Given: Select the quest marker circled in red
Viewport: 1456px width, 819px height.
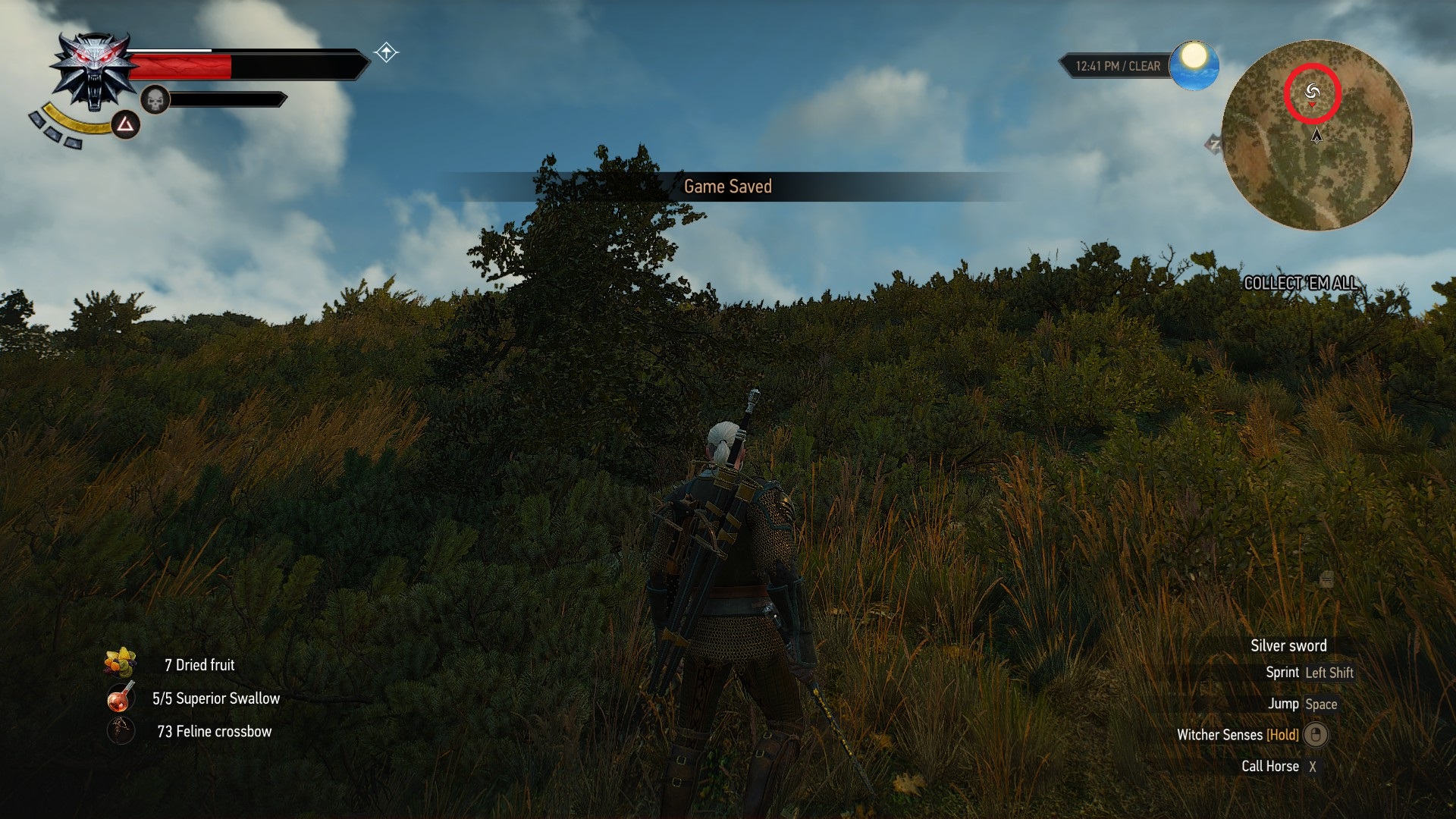Looking at the screenshot, I should [1313, 93].
